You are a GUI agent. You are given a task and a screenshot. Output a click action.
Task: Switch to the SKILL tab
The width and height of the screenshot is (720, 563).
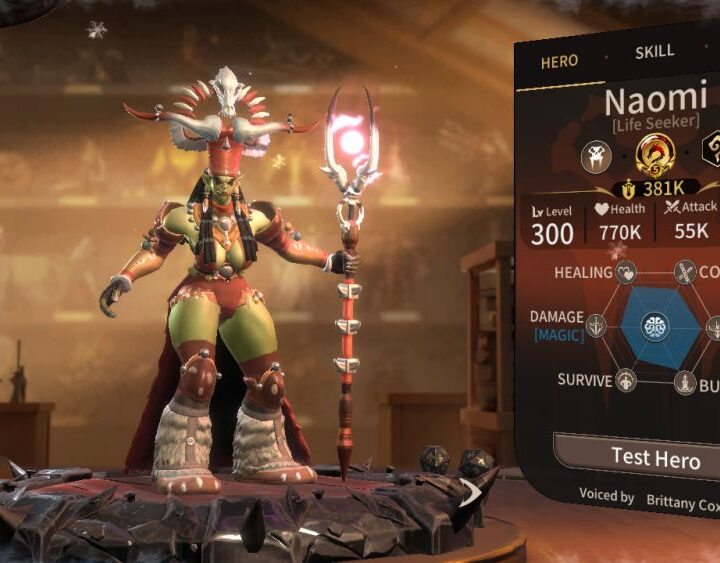(x=655, y=51)
